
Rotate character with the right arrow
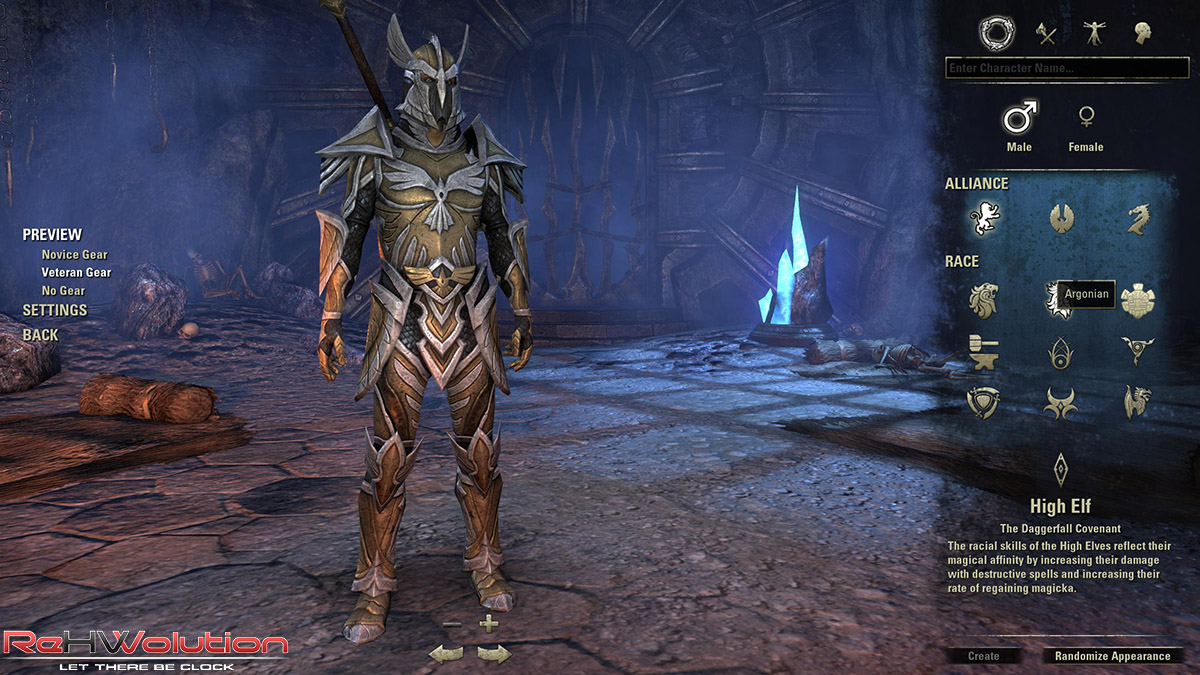coord(493,654)
